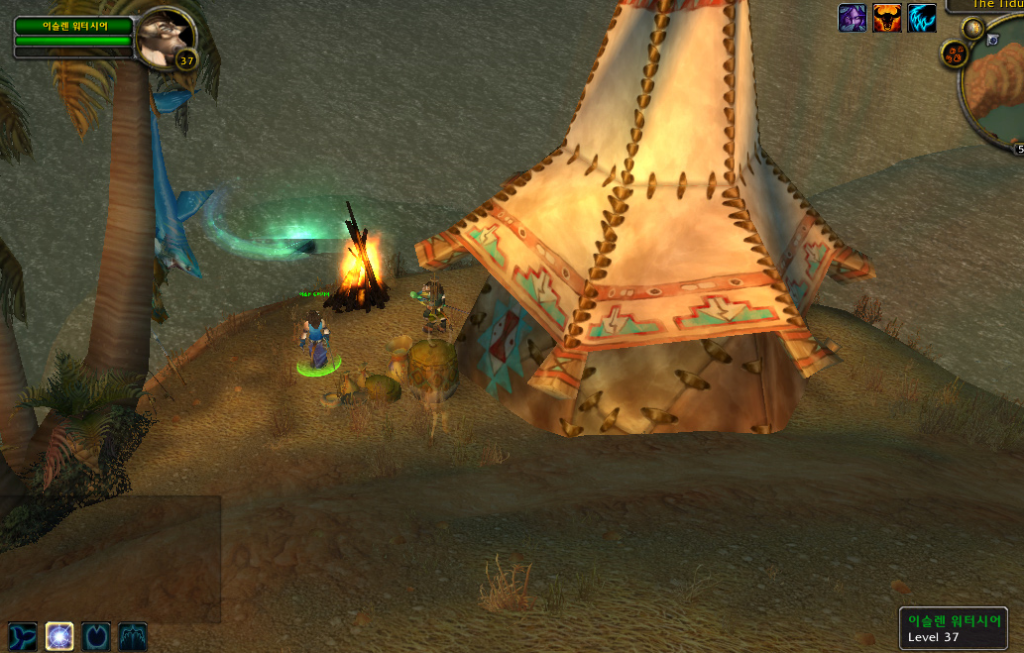Image resolution: width=1024 pixels, height=653 pixels.
Task: Click the small blue icon on minimap edge
Action: (x=993, y=39)
